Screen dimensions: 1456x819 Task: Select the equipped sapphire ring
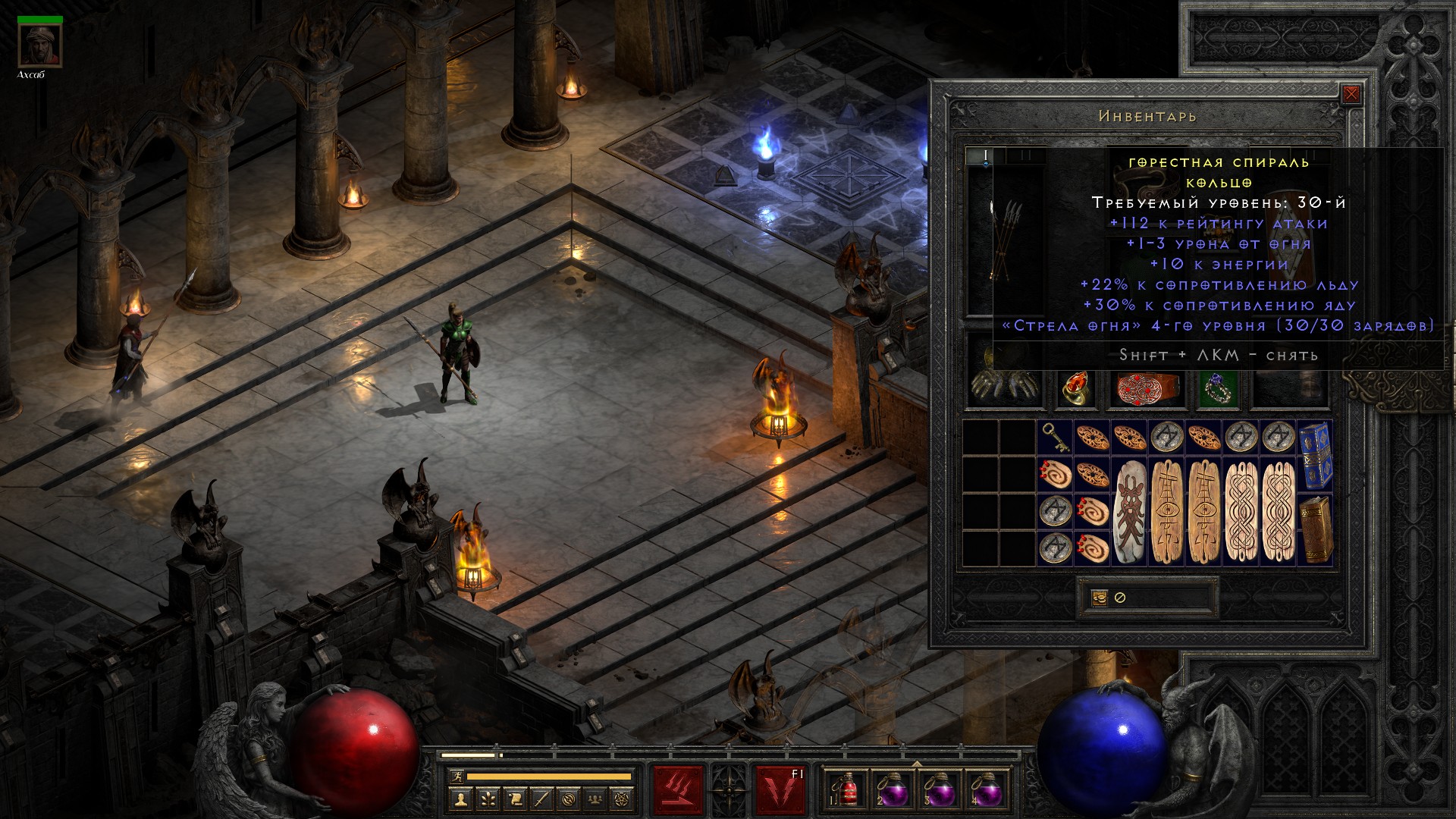click(x=1218, y=387)
